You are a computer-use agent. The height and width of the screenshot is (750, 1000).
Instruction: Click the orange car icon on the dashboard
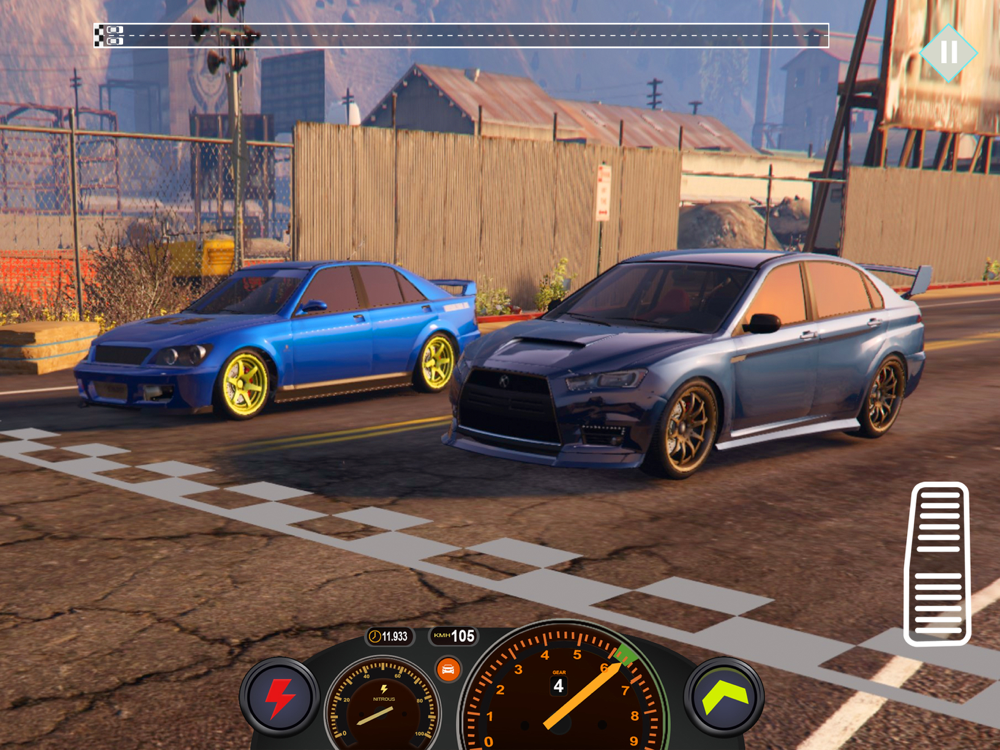448,669
